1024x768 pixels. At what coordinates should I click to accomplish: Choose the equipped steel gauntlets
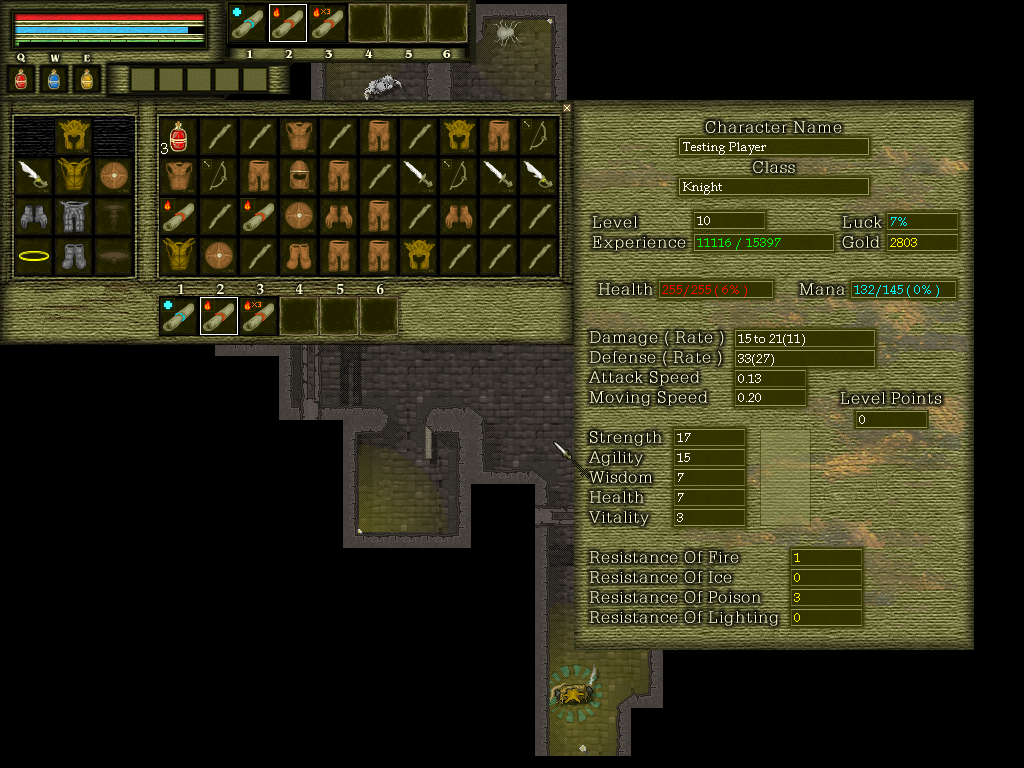point(33,216)
